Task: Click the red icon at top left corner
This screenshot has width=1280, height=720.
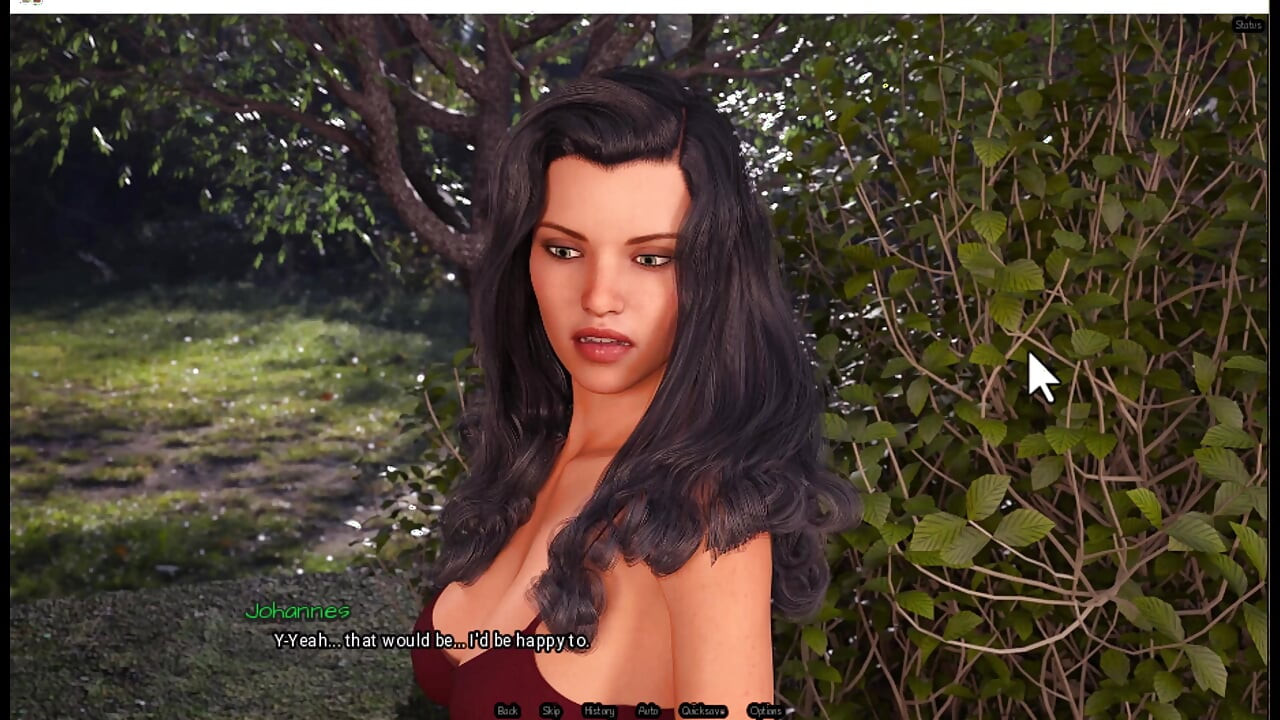Action: [37, 3]
